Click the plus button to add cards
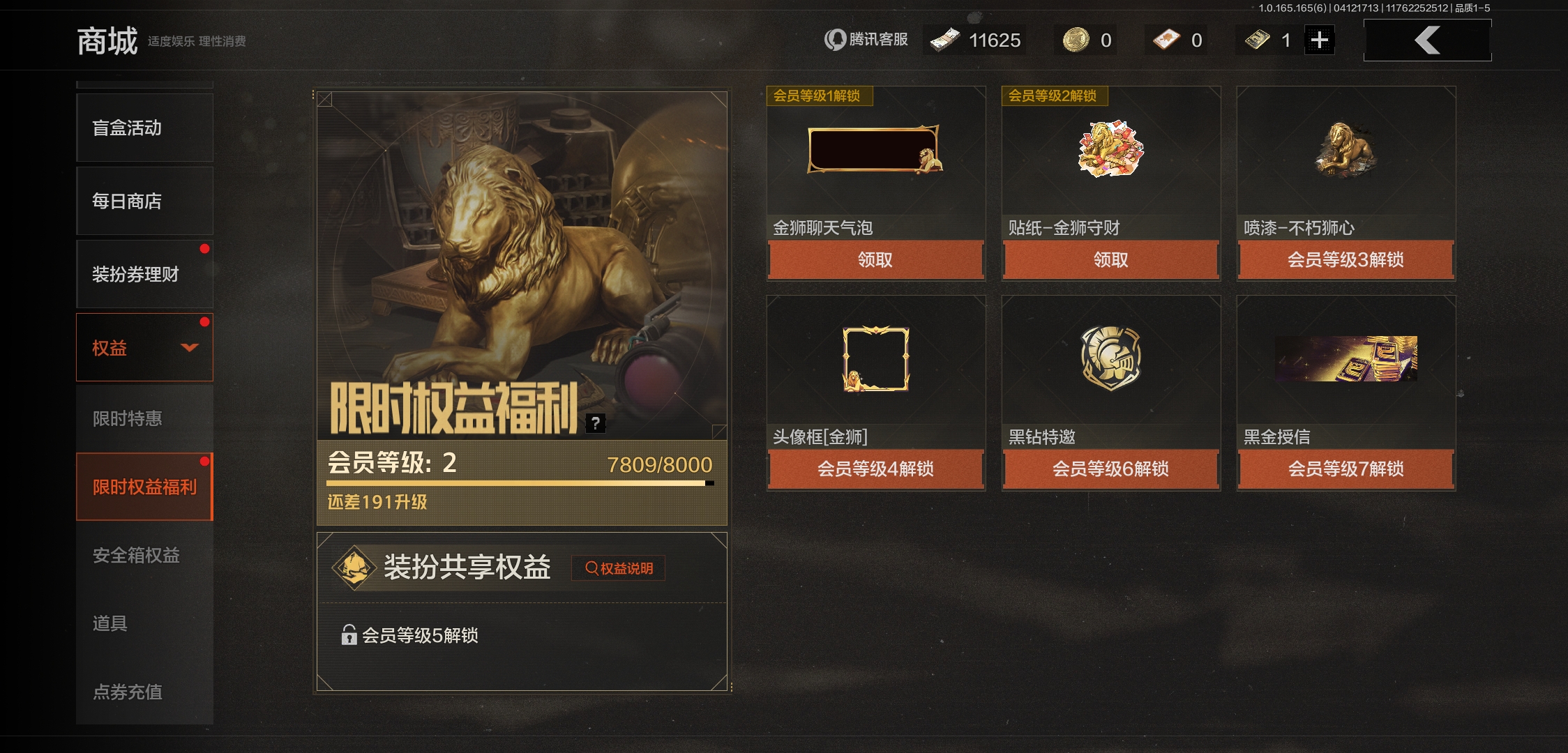The height and width of the screenshot is (753, 1568). coord(1318,40)
